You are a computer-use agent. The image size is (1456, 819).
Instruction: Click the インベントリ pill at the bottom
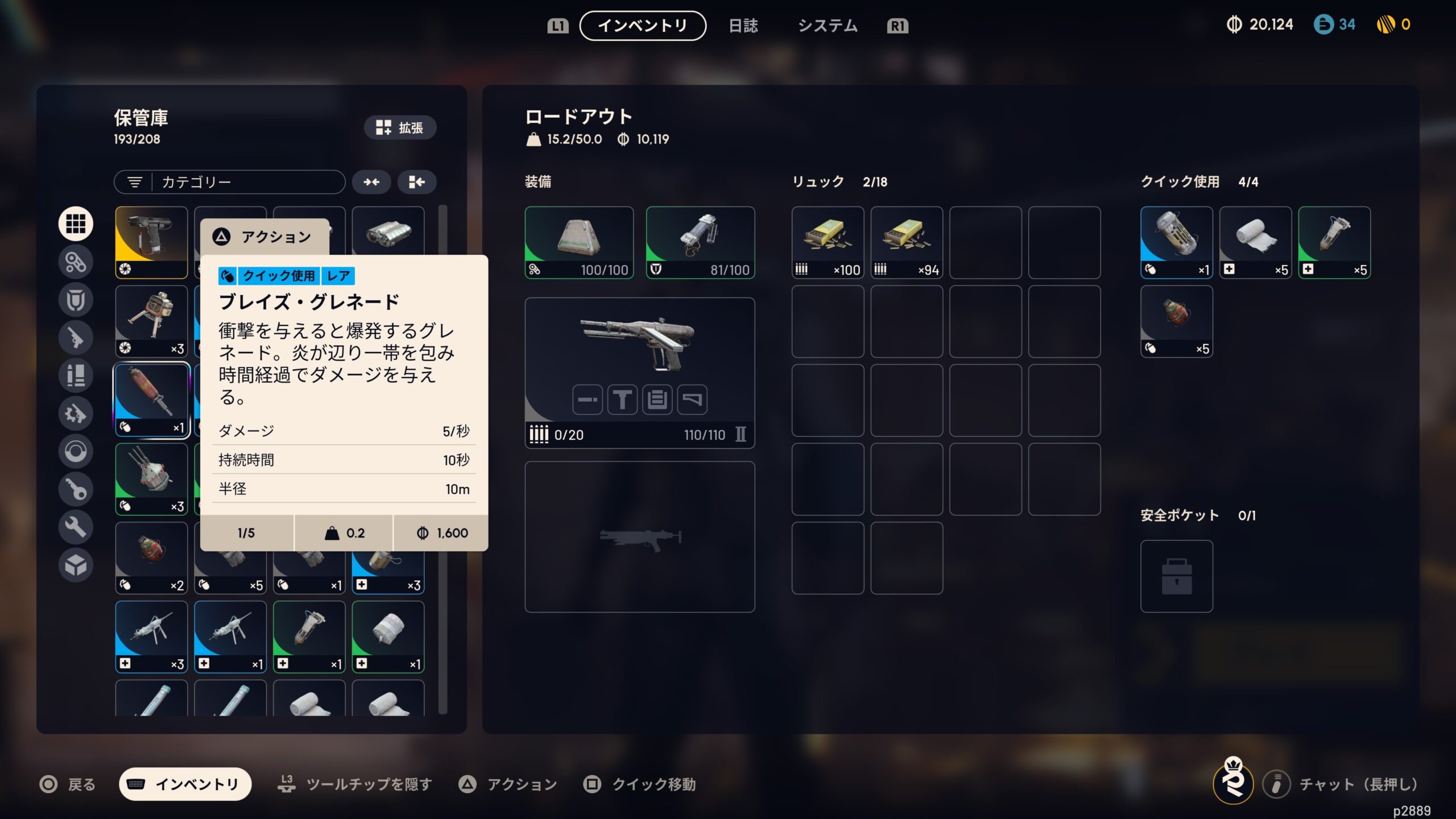[185, 784]
